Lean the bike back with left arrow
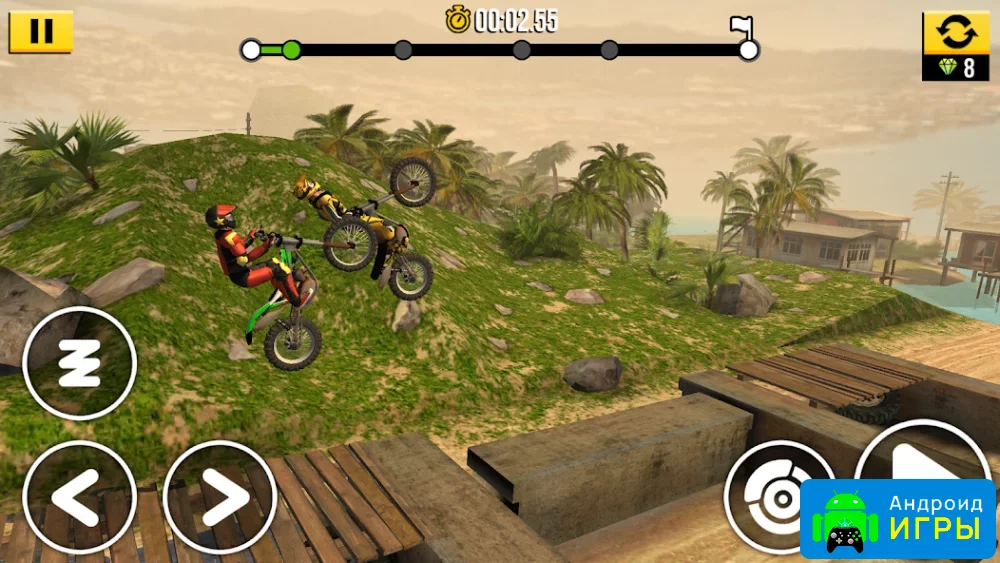This screenshot has height=563, width=1000. [x=79, y=497]
